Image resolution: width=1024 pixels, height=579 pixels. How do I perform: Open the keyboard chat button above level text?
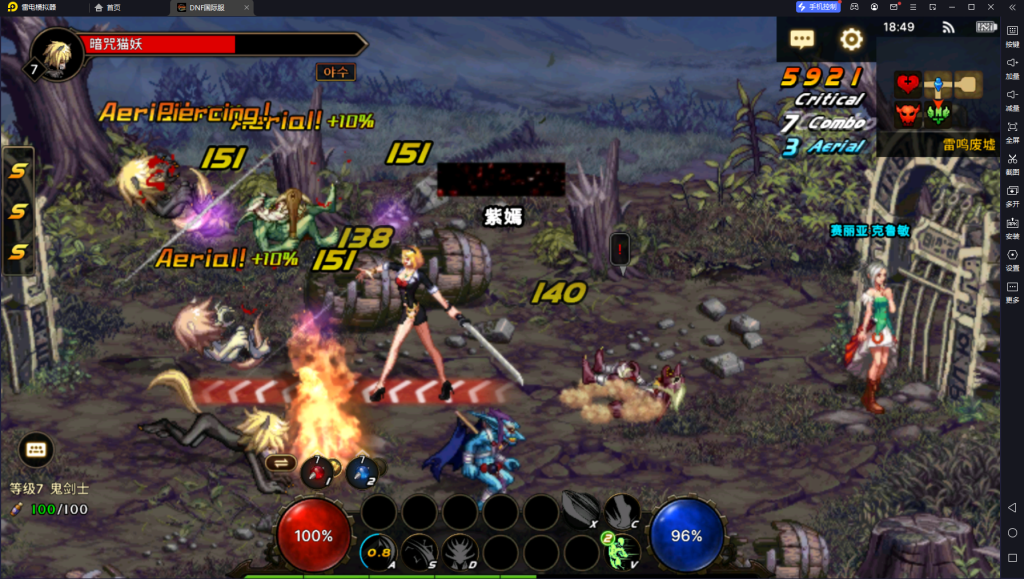coord(36,450)
